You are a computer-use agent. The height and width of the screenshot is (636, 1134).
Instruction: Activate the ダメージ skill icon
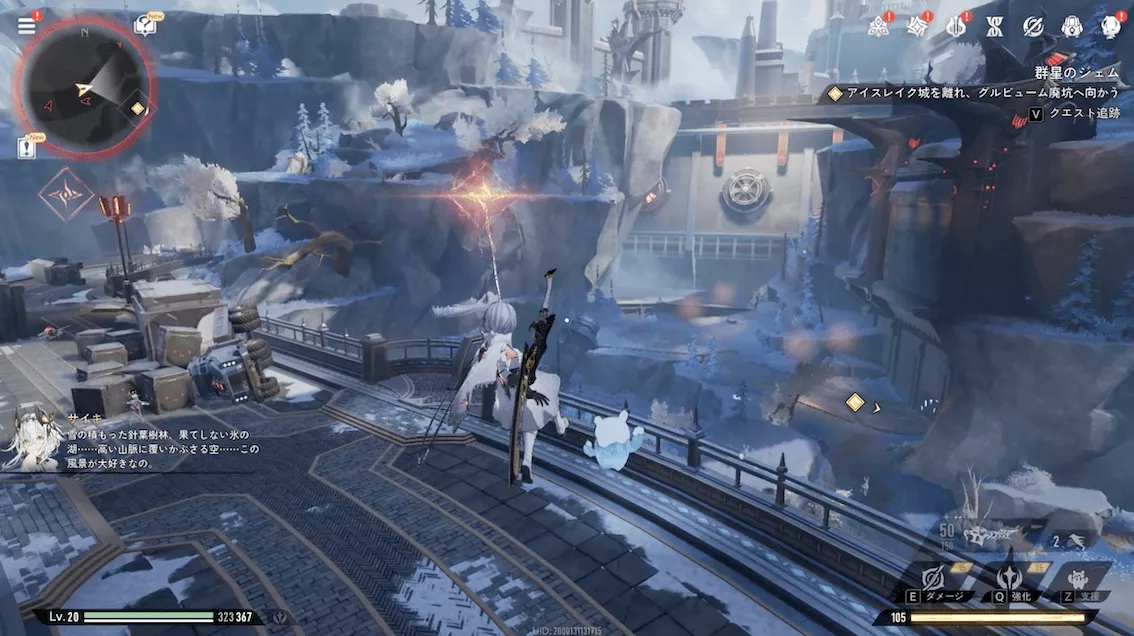(x=934, y=578)
